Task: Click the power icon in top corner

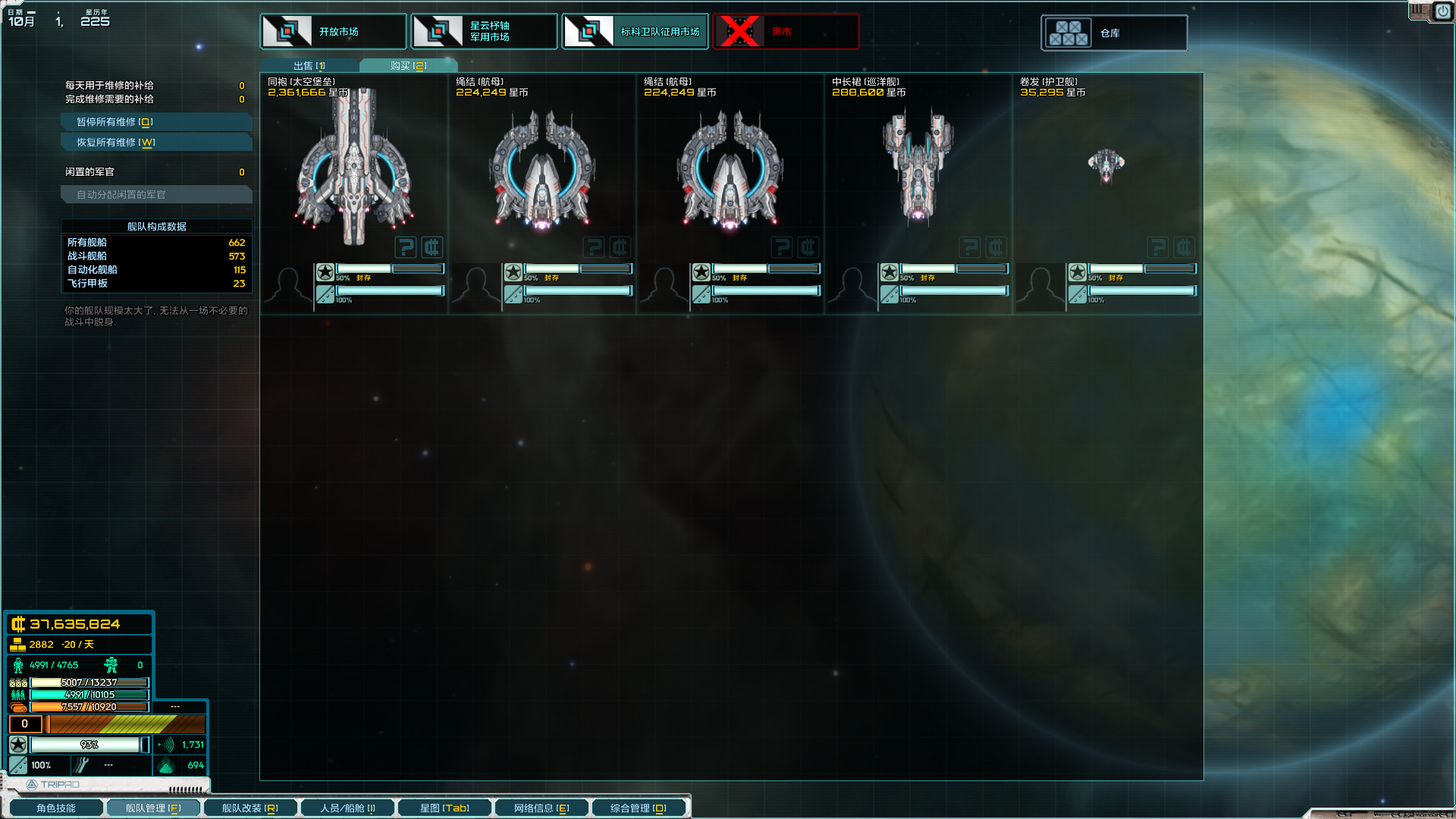Action: pos(1442,12)
